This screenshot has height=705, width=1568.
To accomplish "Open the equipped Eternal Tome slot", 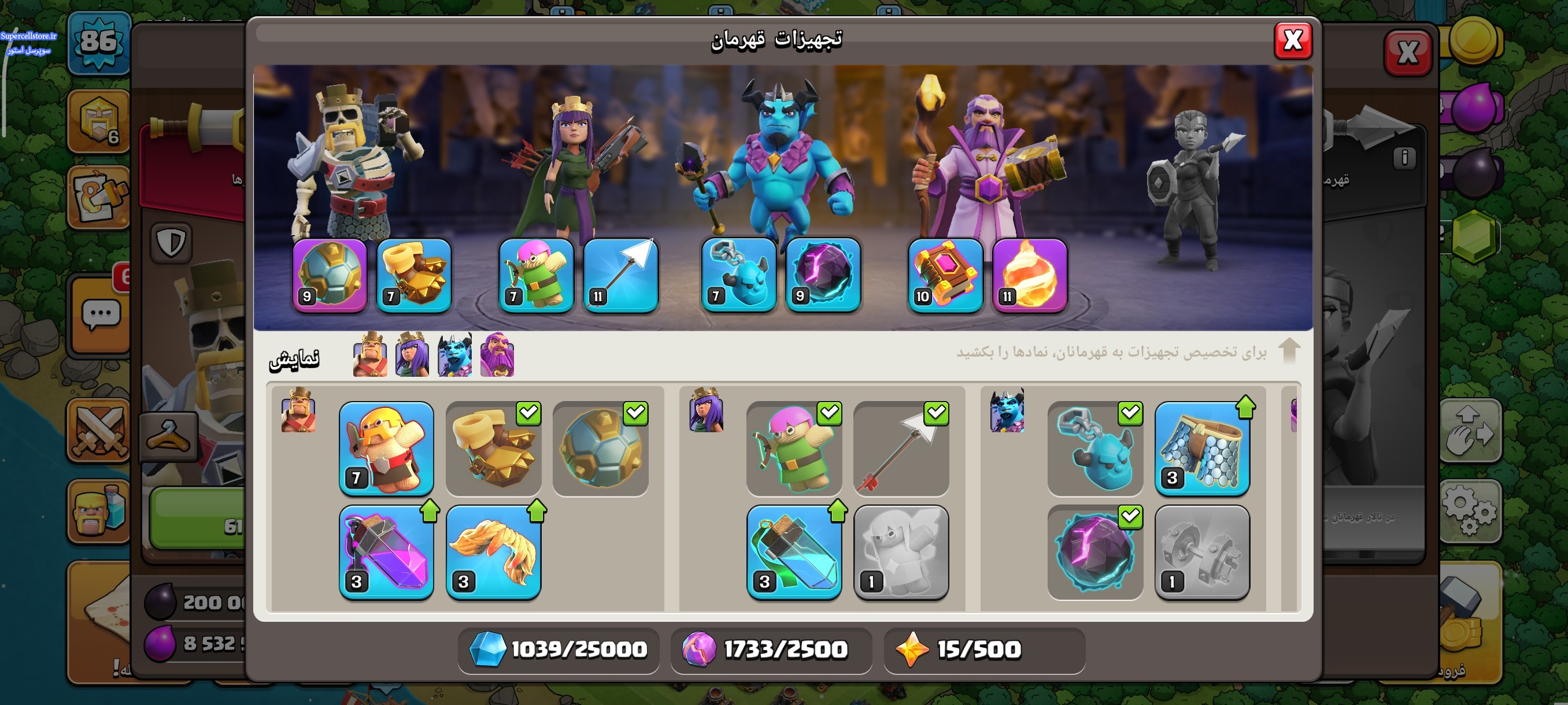I will tap(945, 276).
